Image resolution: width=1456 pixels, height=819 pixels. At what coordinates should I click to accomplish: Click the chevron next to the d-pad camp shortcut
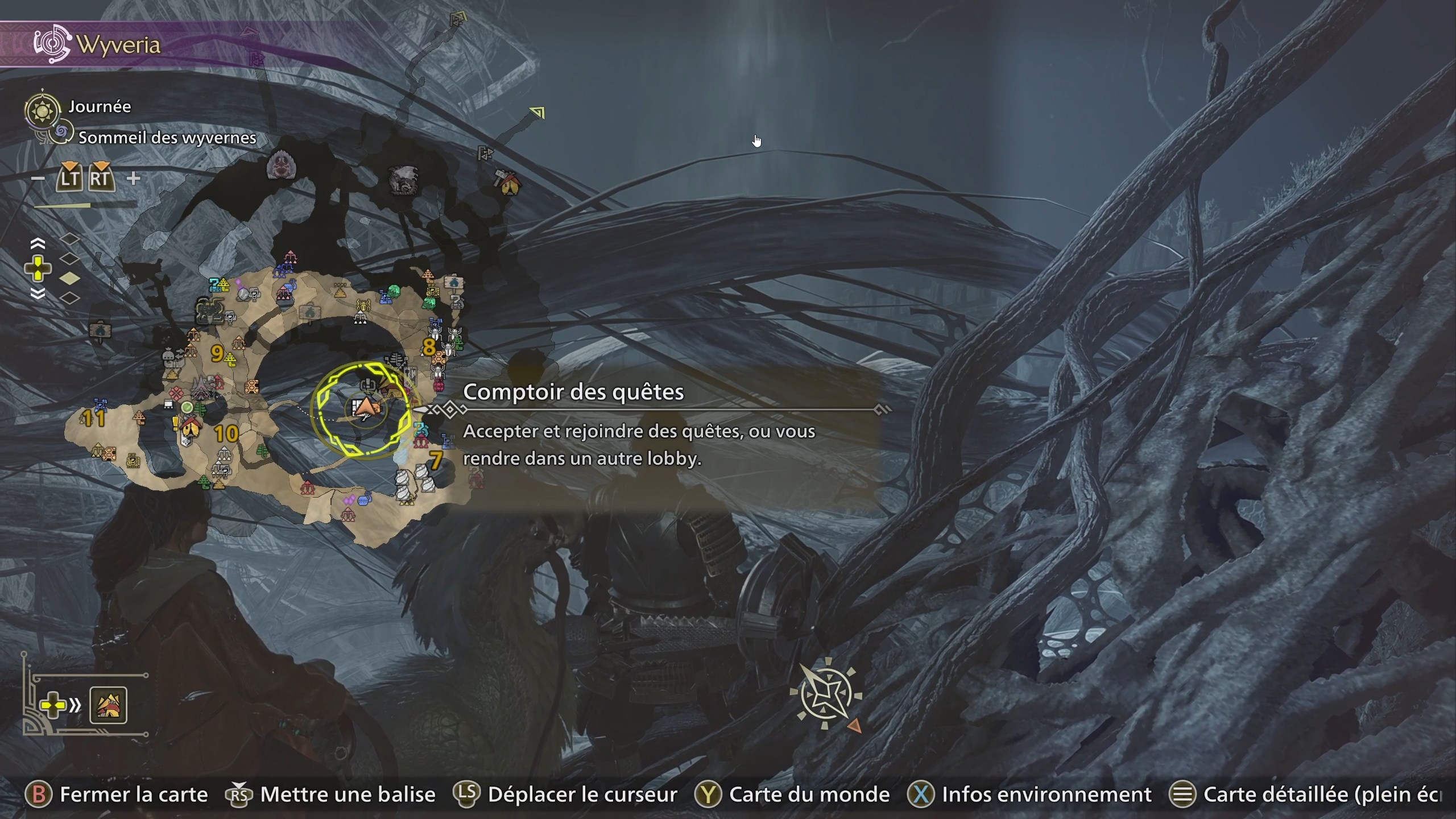(75, 705)
